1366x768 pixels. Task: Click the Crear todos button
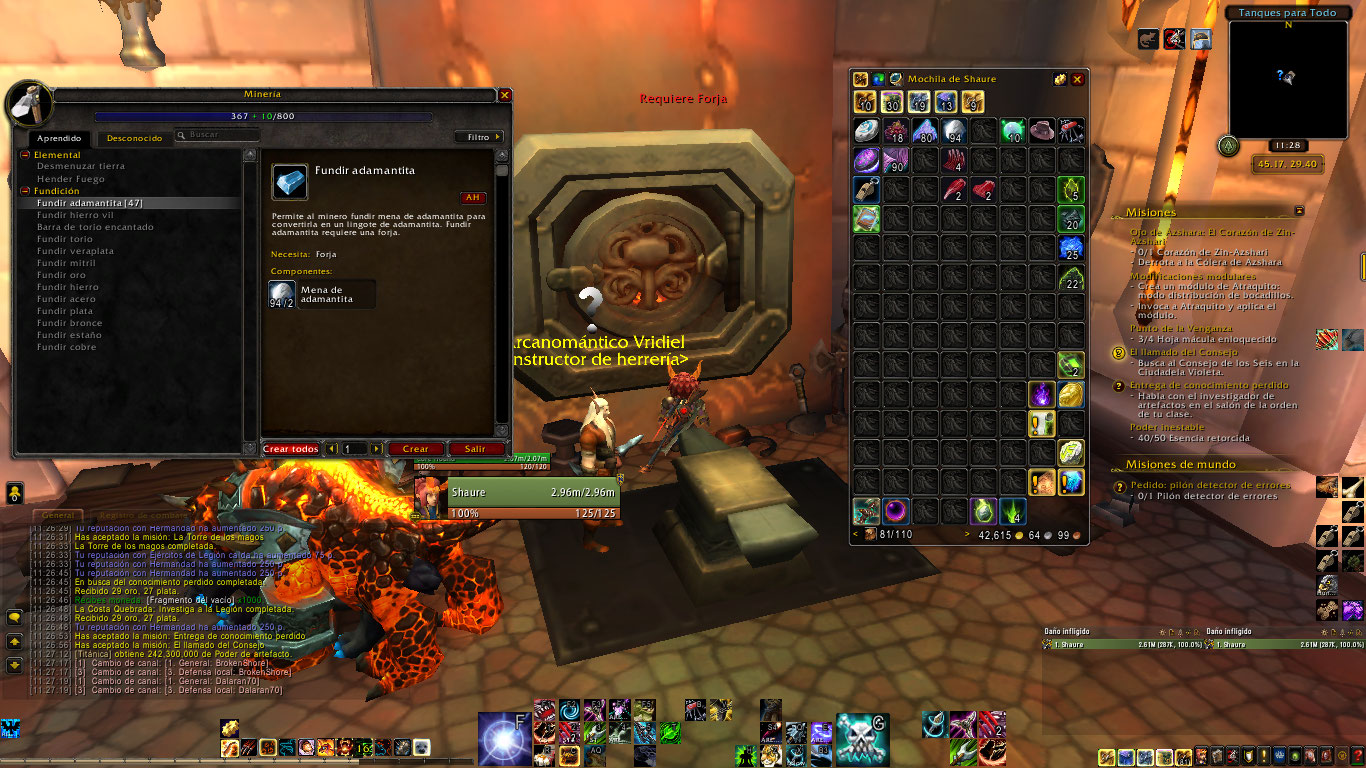(x=291, y=449)
